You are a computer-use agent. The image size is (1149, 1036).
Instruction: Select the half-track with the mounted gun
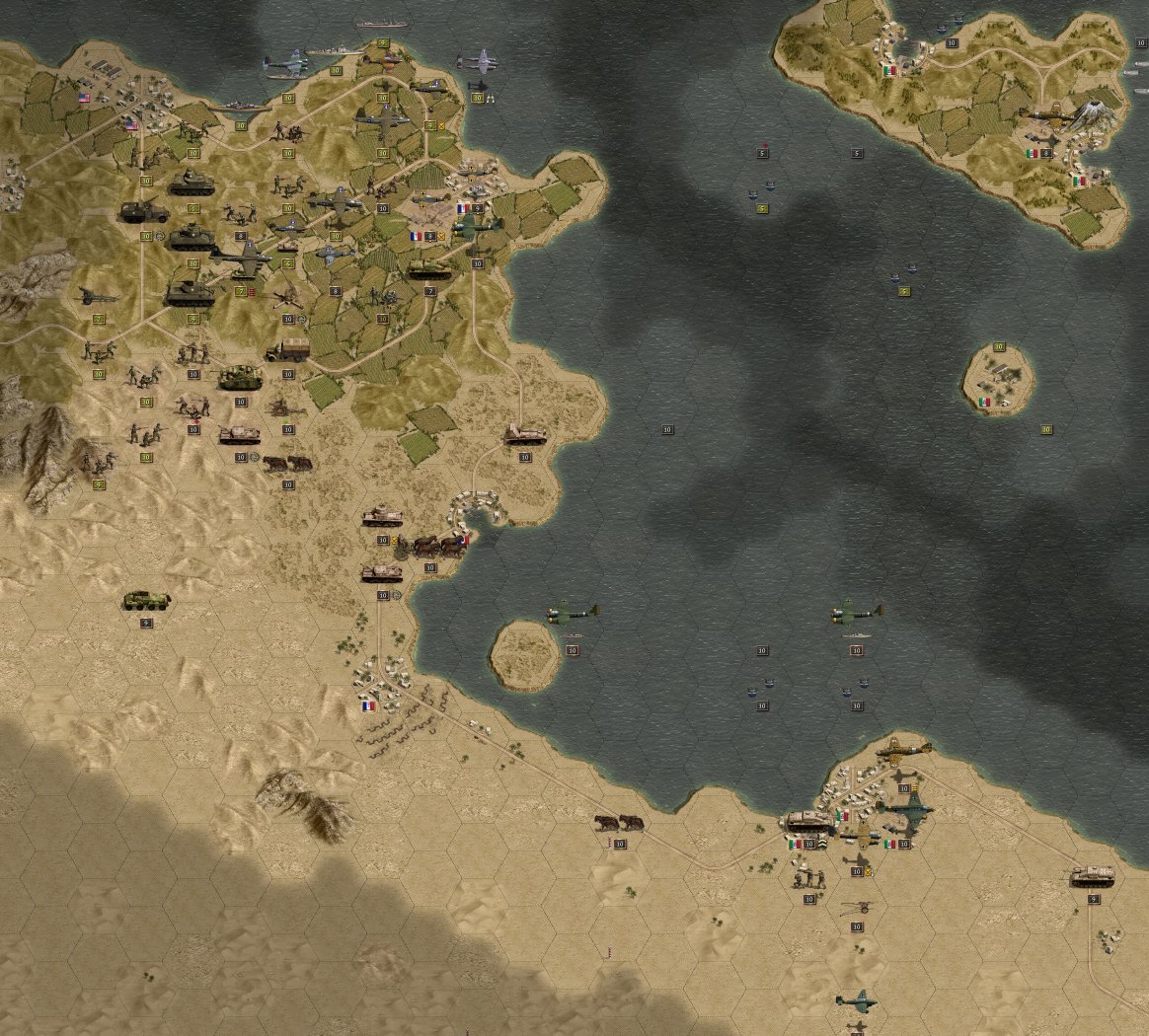click(144, 212)
